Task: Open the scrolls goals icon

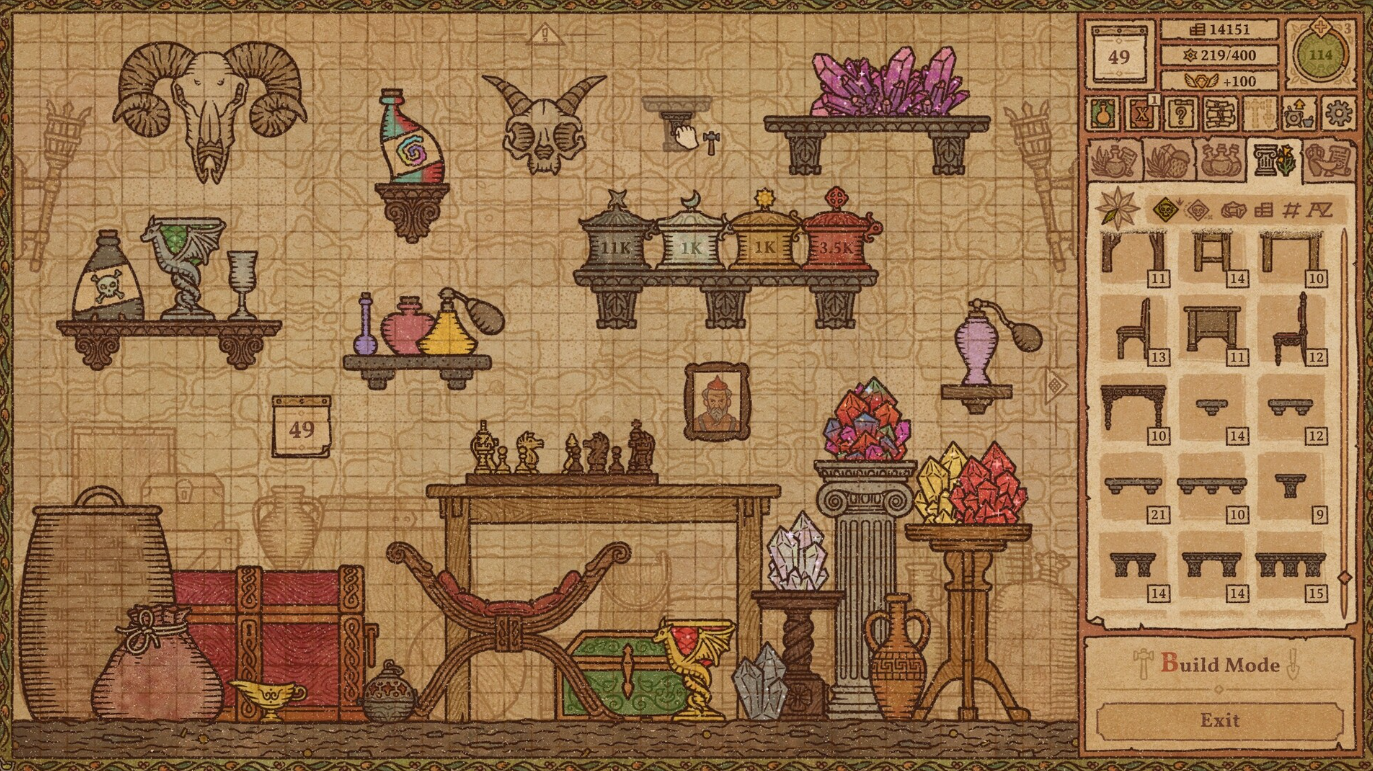Action: pos(1219,115)
